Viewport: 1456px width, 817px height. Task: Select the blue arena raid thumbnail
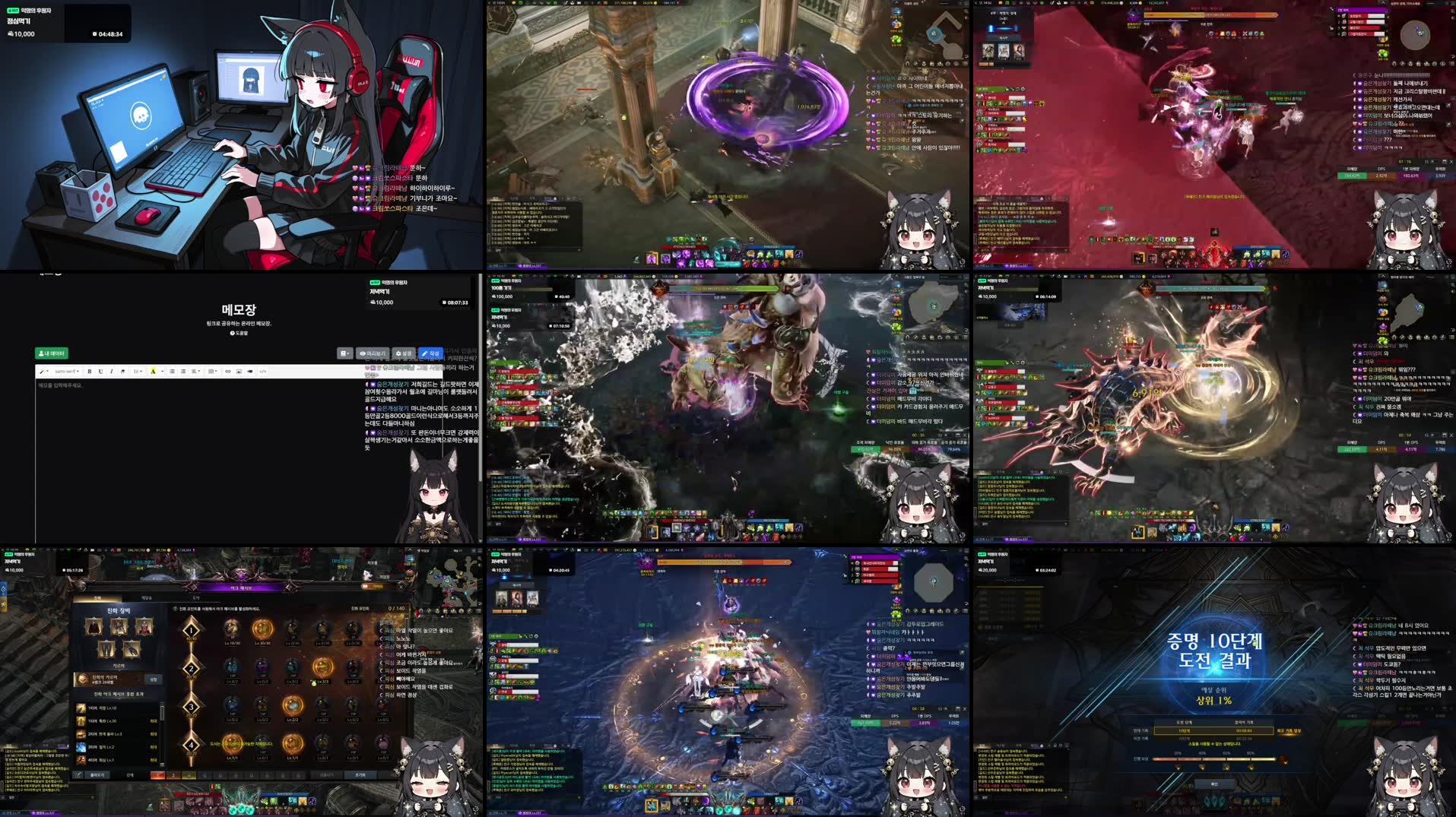[x=728, y=682]
